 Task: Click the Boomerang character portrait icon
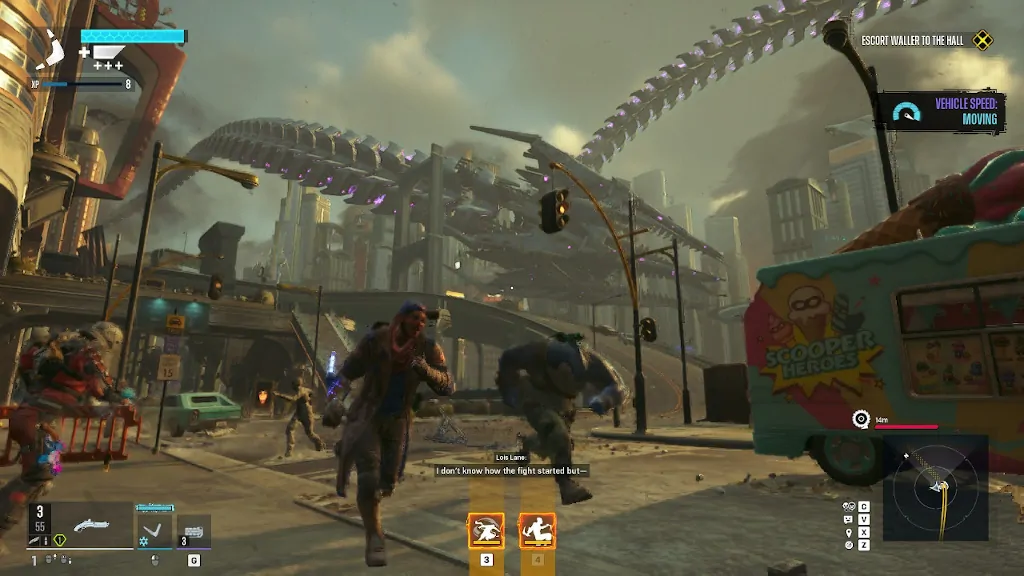pyautogui.click(x=48, y=51)
